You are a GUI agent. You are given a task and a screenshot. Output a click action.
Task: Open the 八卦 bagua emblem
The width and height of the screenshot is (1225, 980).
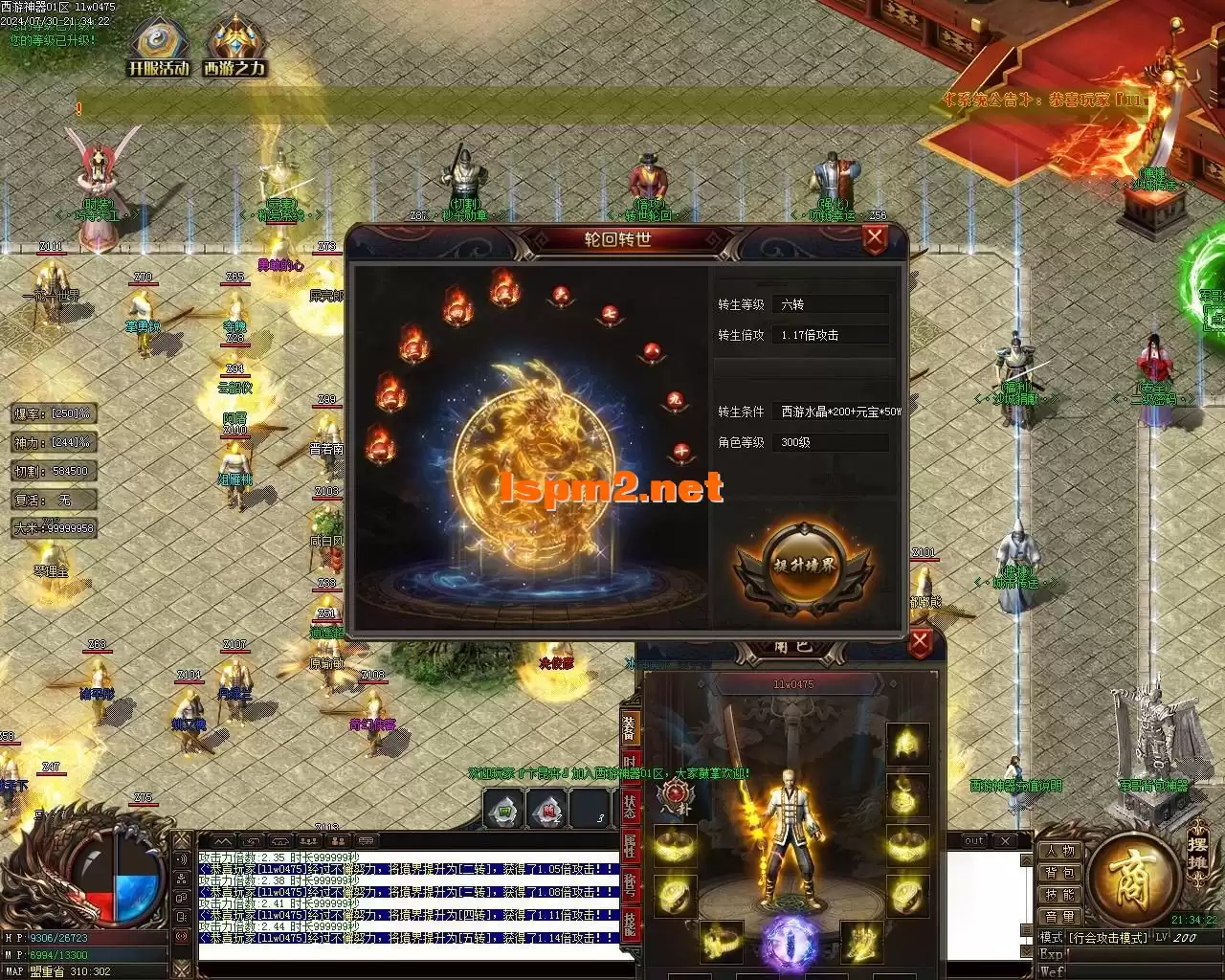click(676, 797)
